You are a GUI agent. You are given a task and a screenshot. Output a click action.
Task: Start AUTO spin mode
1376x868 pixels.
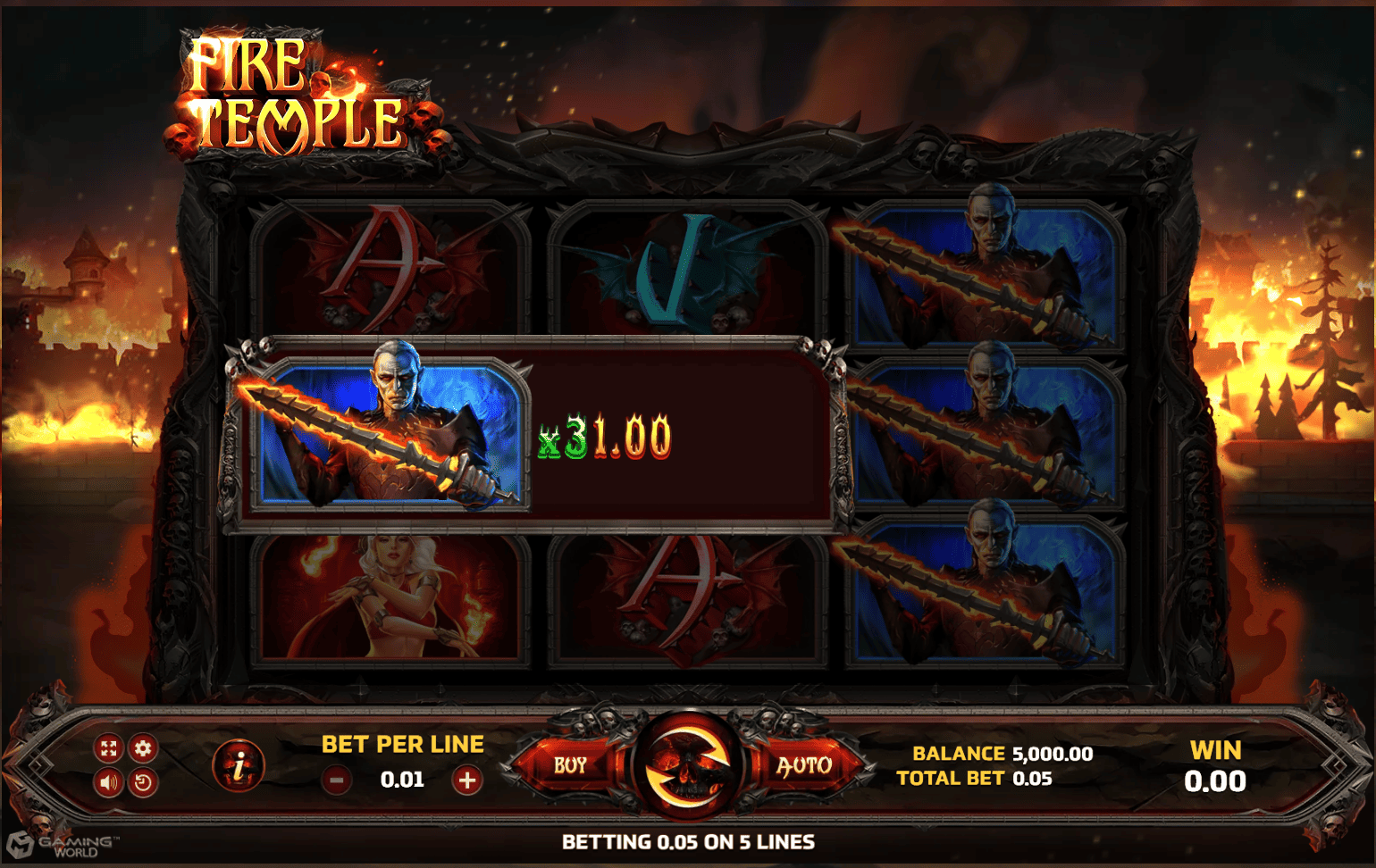(x=804, y=764)
